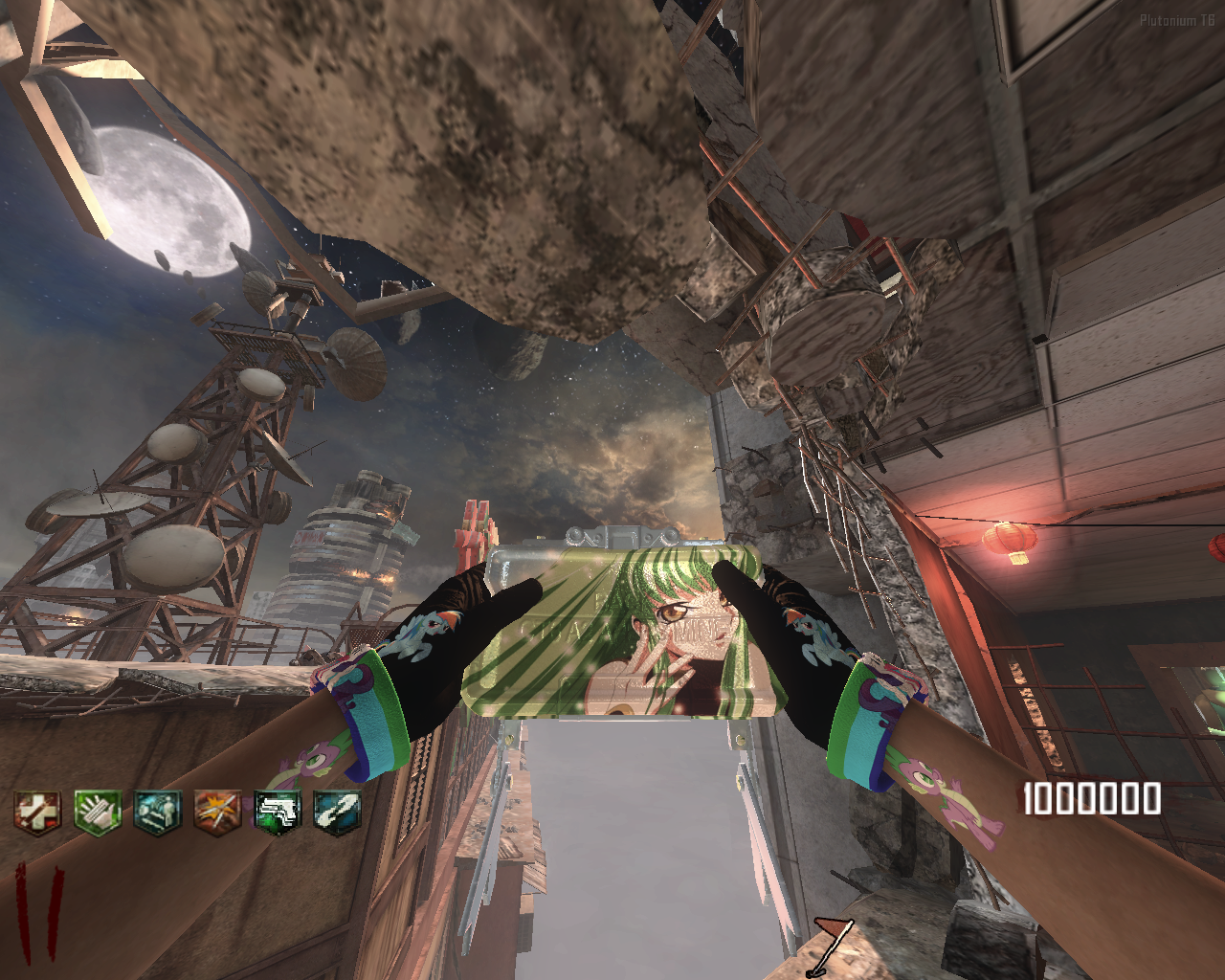Activate the orange Double Tap perk icon
Viewport: 1225px width, 980px height.
[x=217, y=813]
